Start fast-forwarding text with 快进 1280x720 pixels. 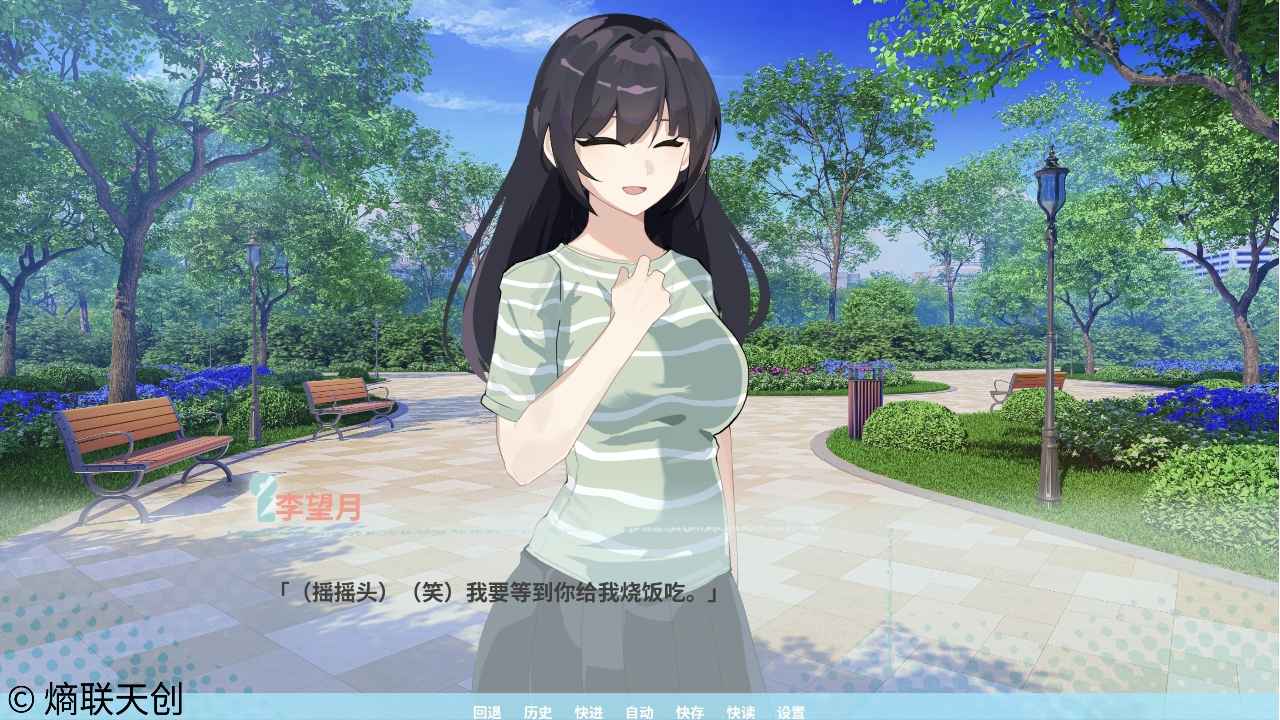click(x=587, y=713)
